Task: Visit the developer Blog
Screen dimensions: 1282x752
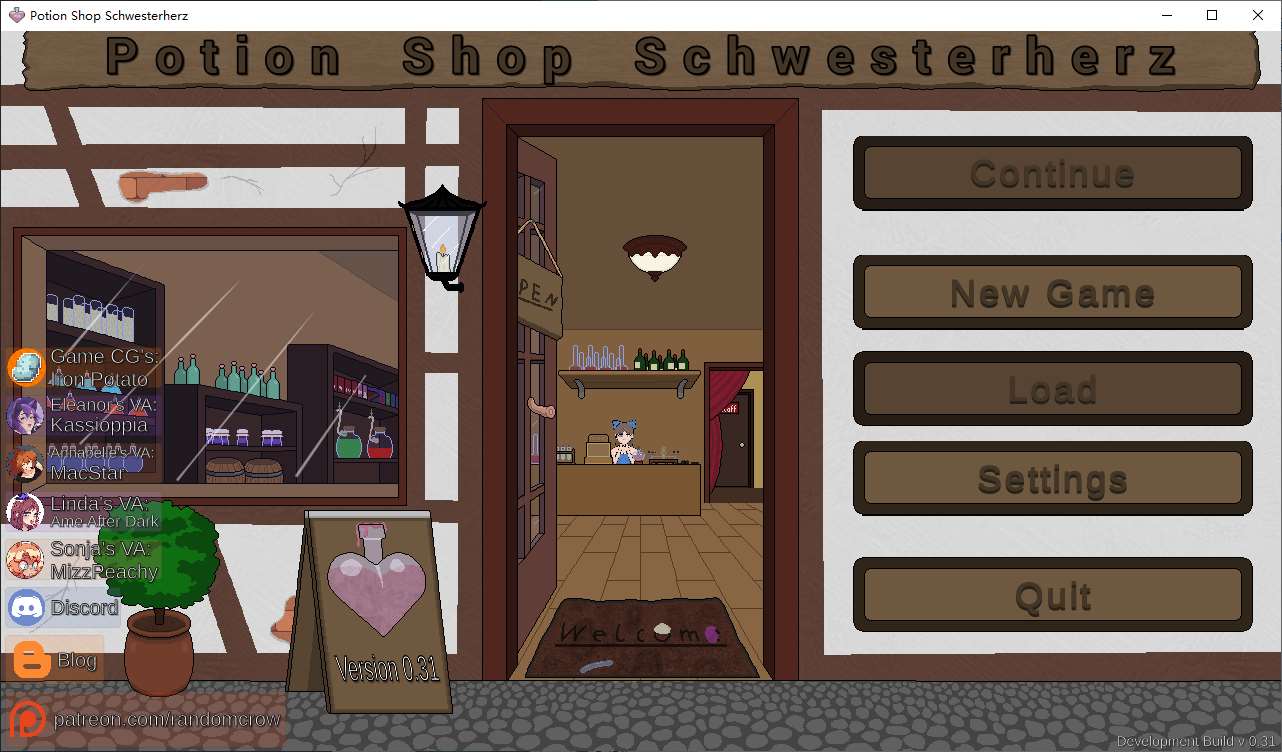Action: pos(55,660)
